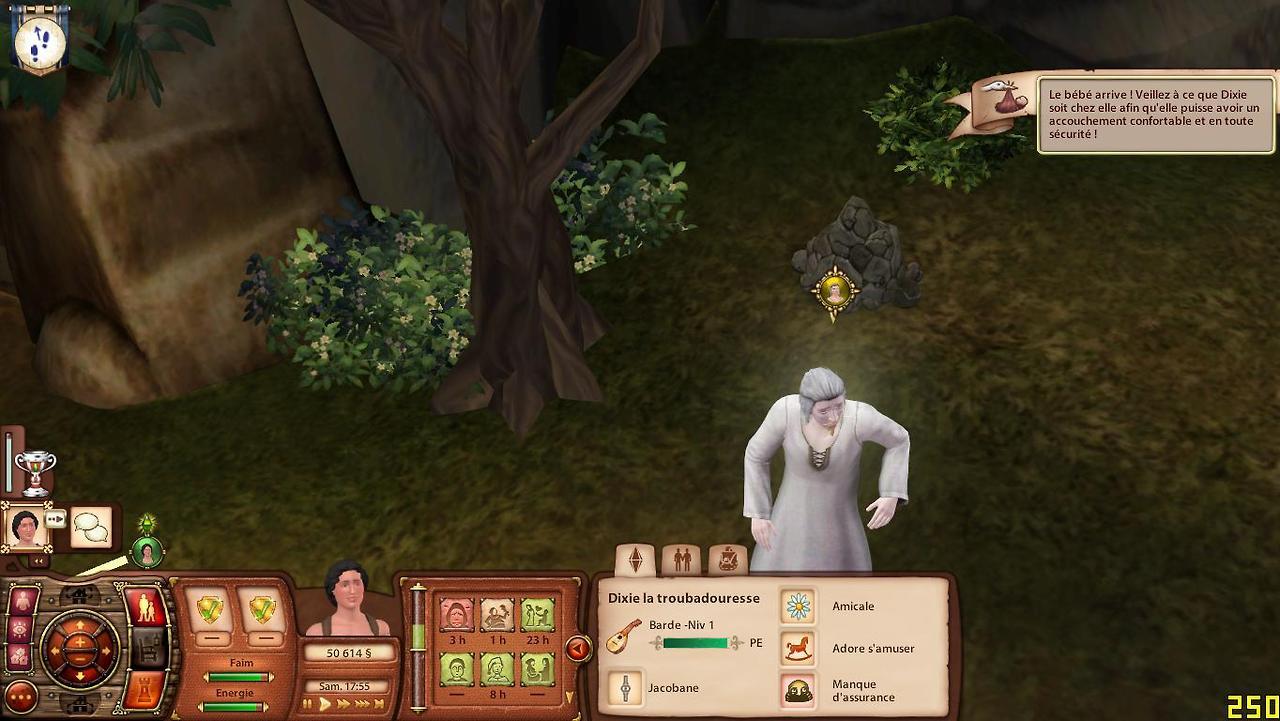Pause the game
1280x721 pixels.
(308, 704)
